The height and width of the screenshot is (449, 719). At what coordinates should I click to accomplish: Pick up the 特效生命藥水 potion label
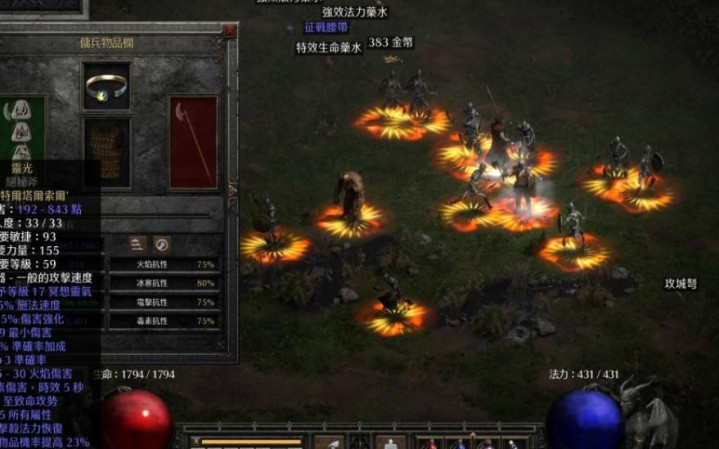pyautogui.click(x=328, y=47)
